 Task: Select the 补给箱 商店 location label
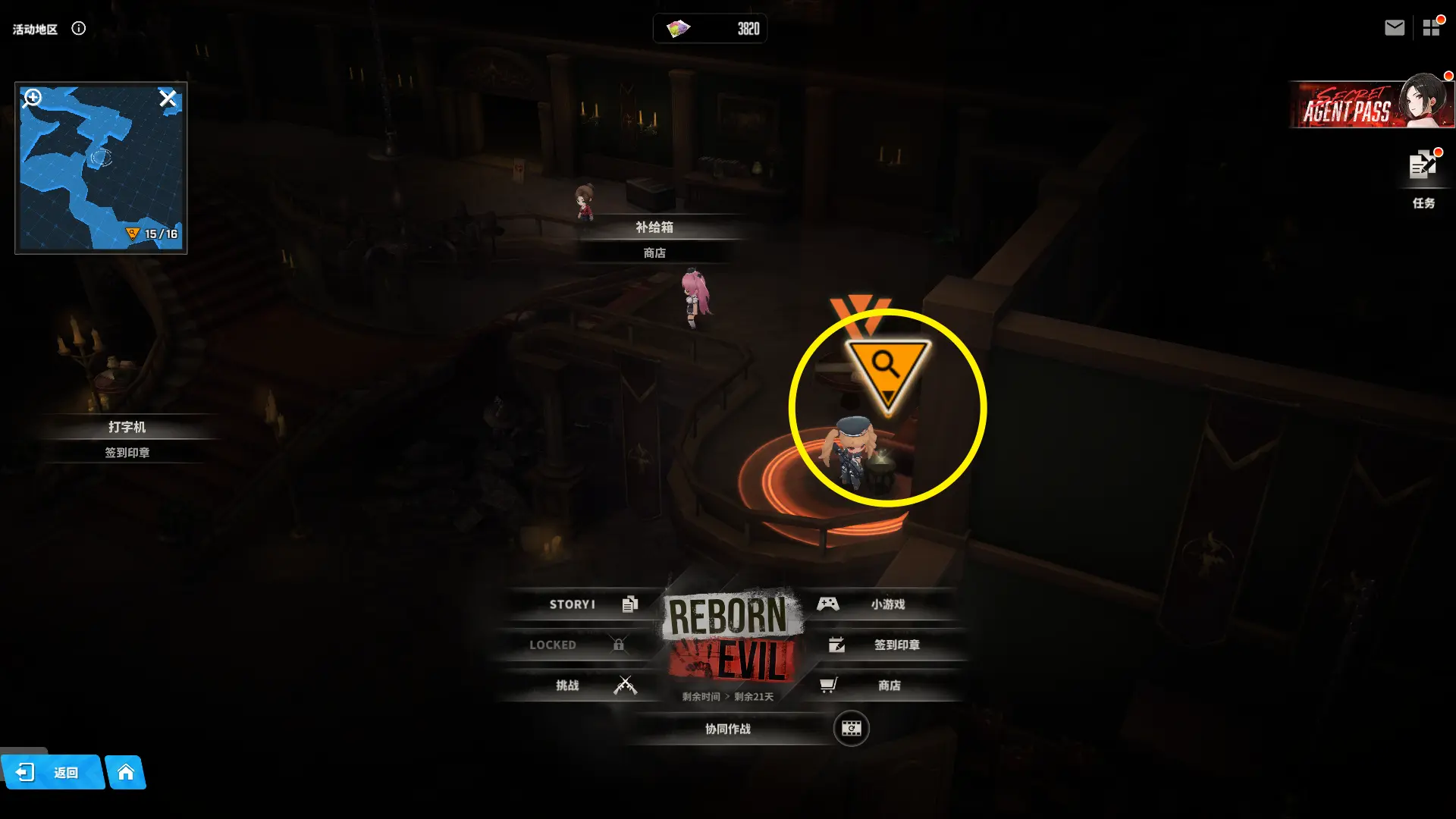click(654, 239)
